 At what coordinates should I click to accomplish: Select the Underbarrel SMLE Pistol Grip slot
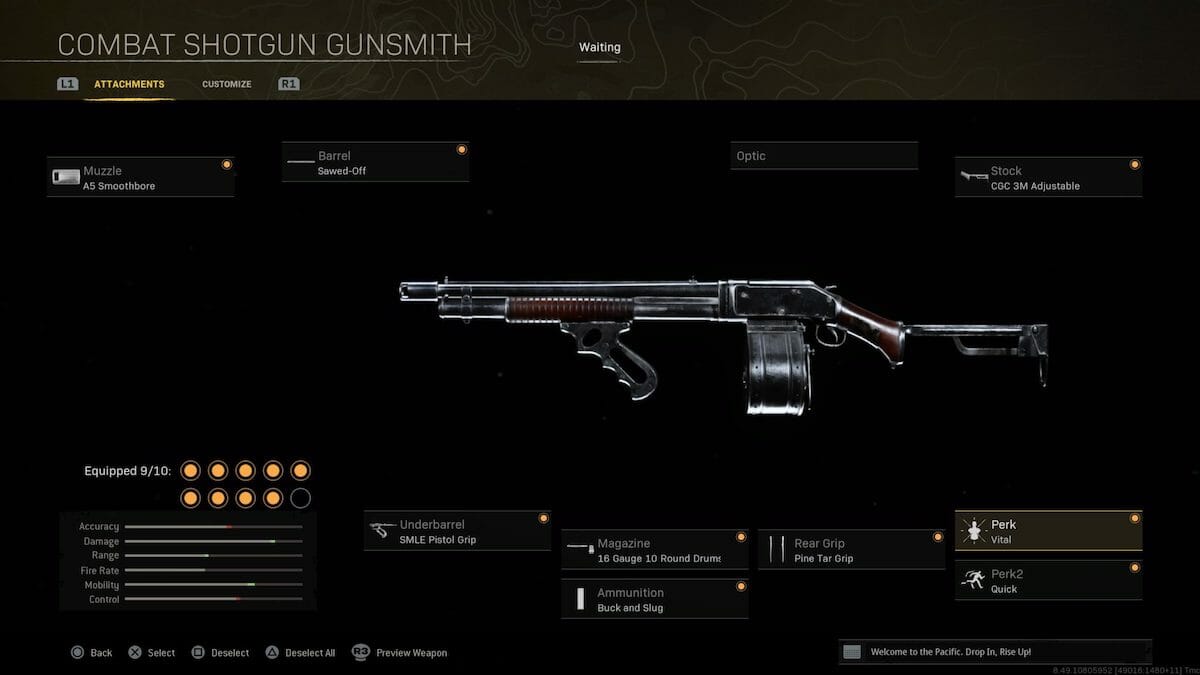457,531
